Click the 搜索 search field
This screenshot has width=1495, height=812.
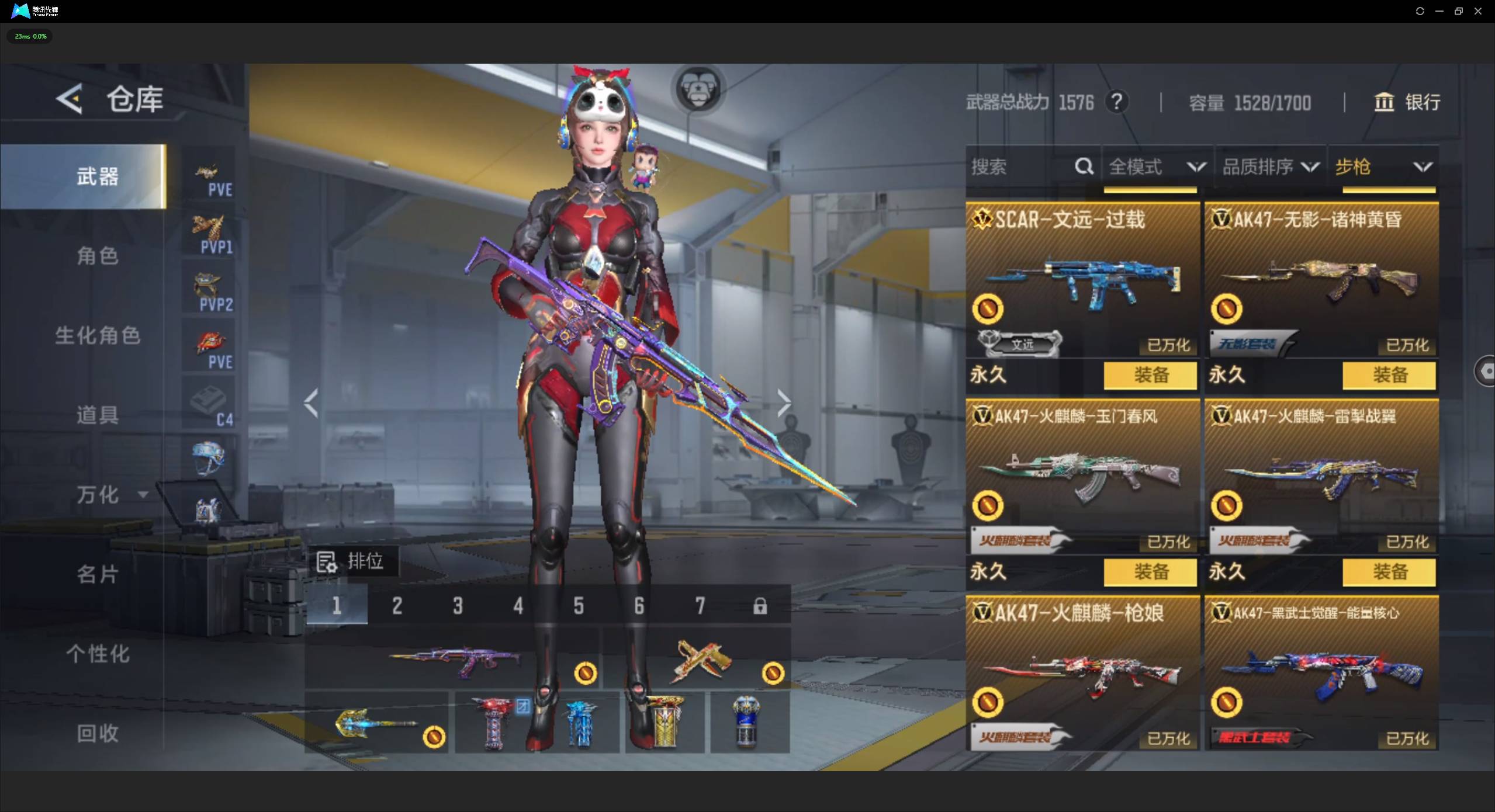(1020, 167)
